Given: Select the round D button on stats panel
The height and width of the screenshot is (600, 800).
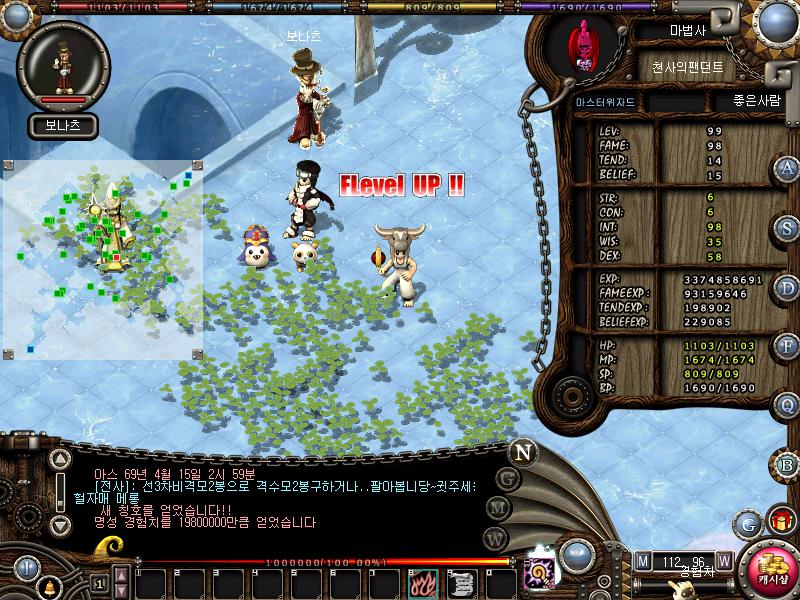Looking at the screenshot, I should 788,287.
